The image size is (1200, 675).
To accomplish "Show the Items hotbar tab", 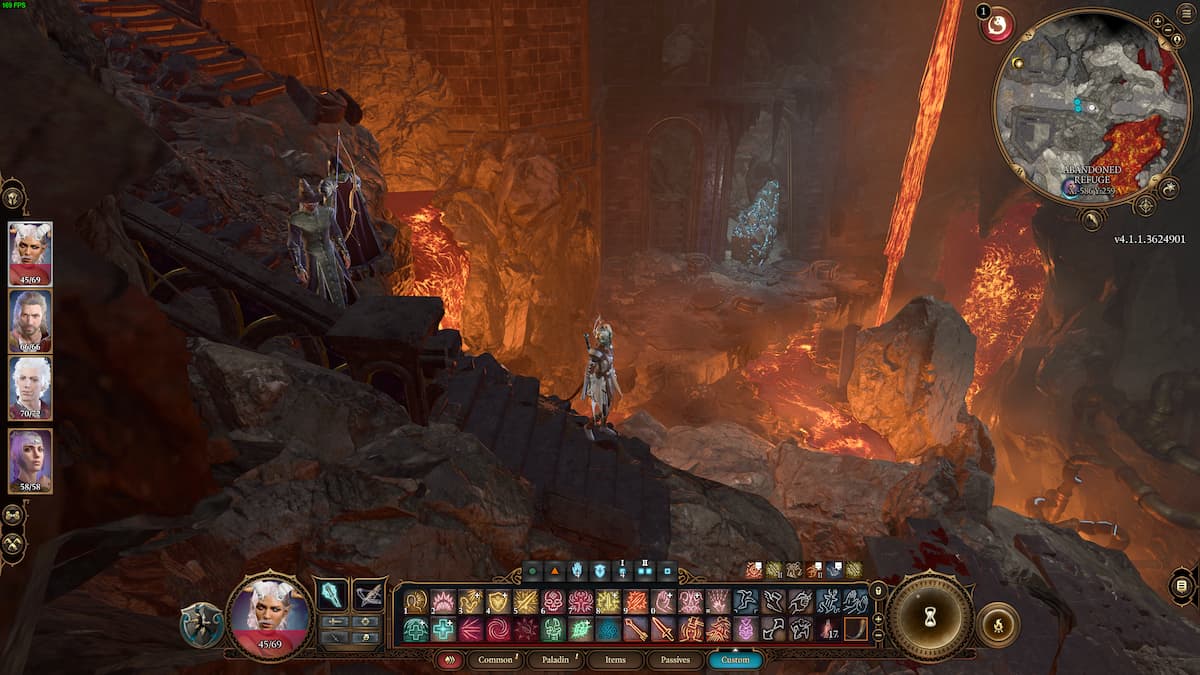I will tap(614, 660).
